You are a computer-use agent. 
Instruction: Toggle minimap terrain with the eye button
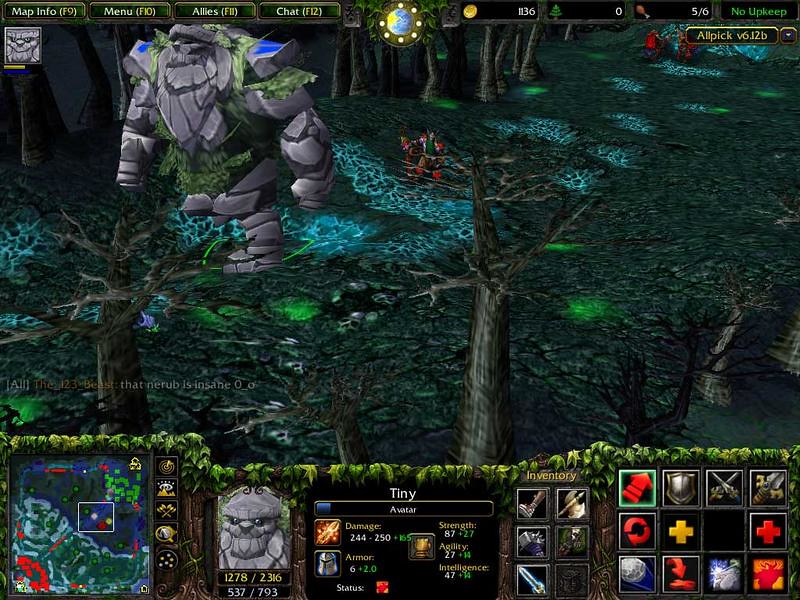167,489
